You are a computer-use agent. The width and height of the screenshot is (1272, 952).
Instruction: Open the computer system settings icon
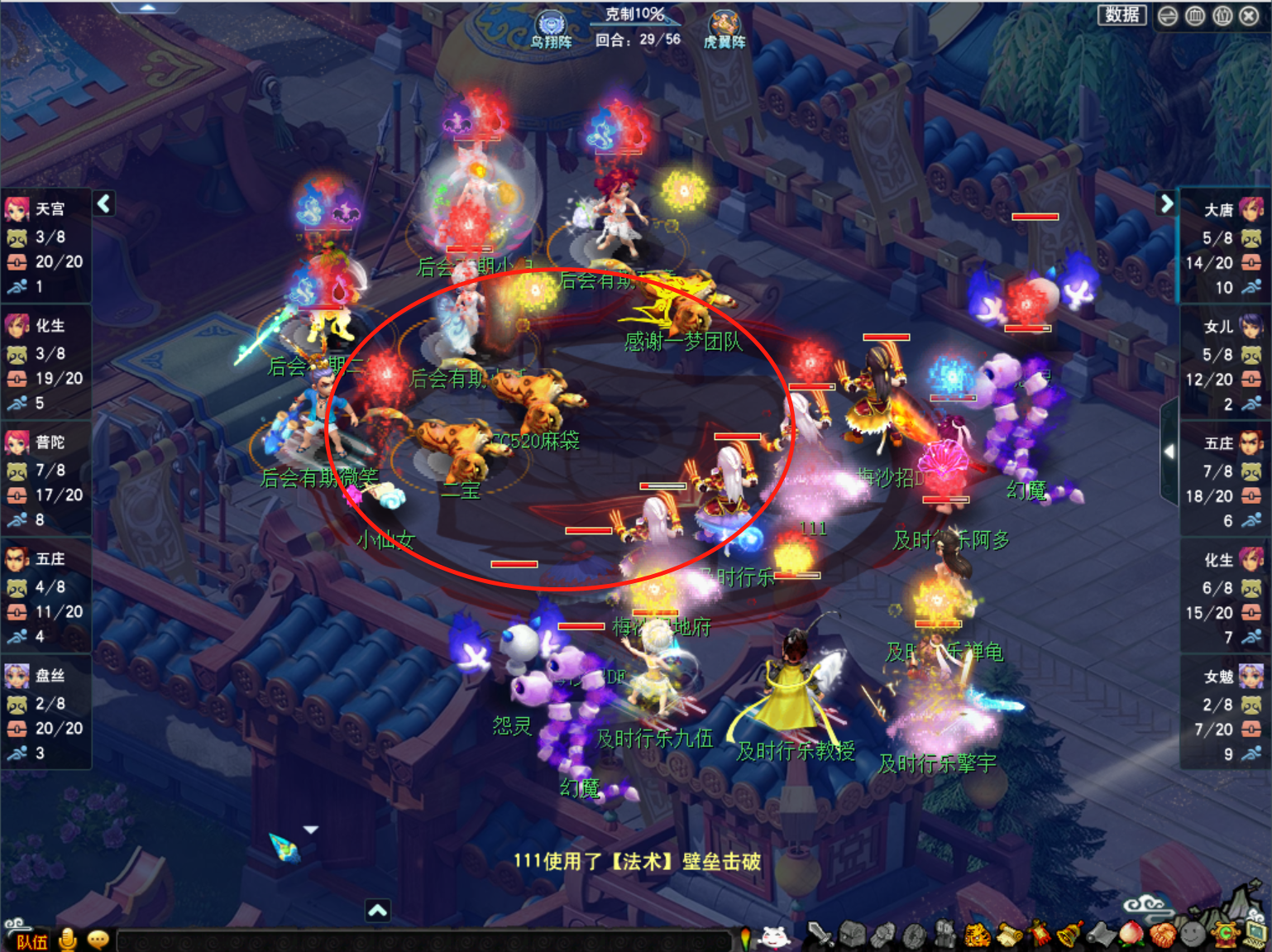coord(1256,935)
